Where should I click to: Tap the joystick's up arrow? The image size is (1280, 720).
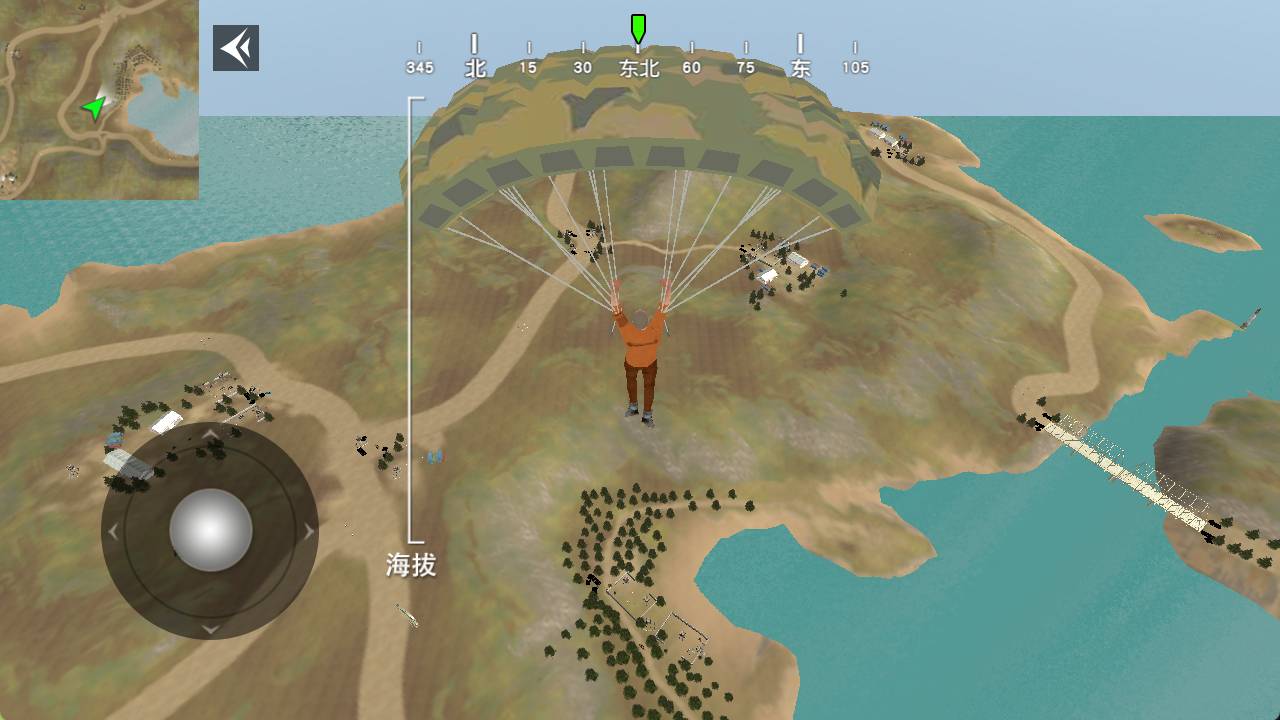tap(210, 434)
